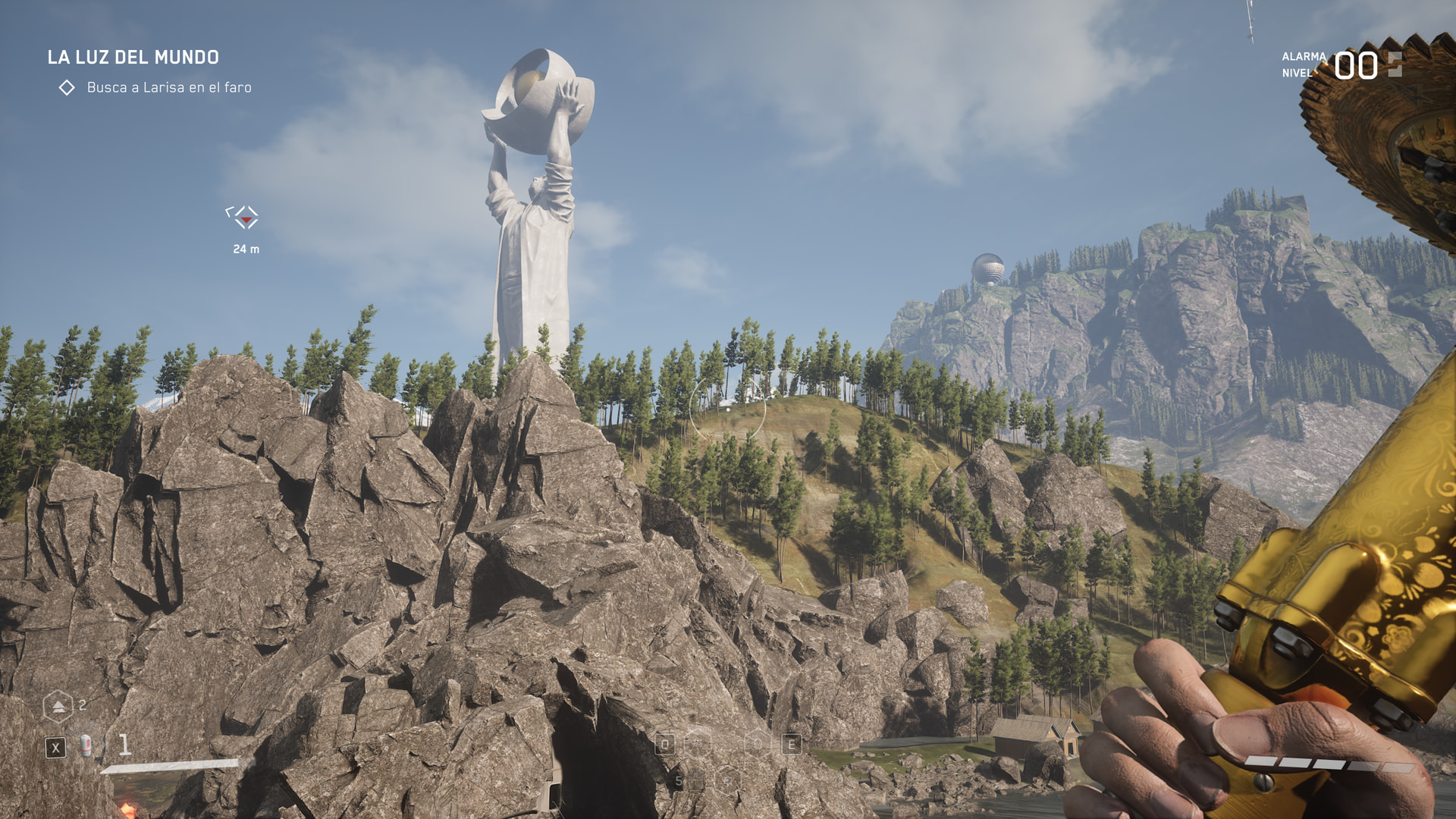1456x819 pixels.
Task: Select the "Busca a Larisa en el faro" objective
Action: coord(168,88)
